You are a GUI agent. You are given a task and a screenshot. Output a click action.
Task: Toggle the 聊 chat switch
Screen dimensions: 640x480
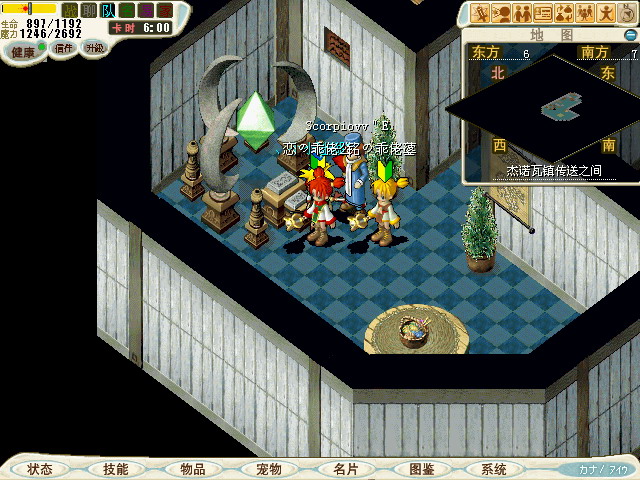coord(89,10)
